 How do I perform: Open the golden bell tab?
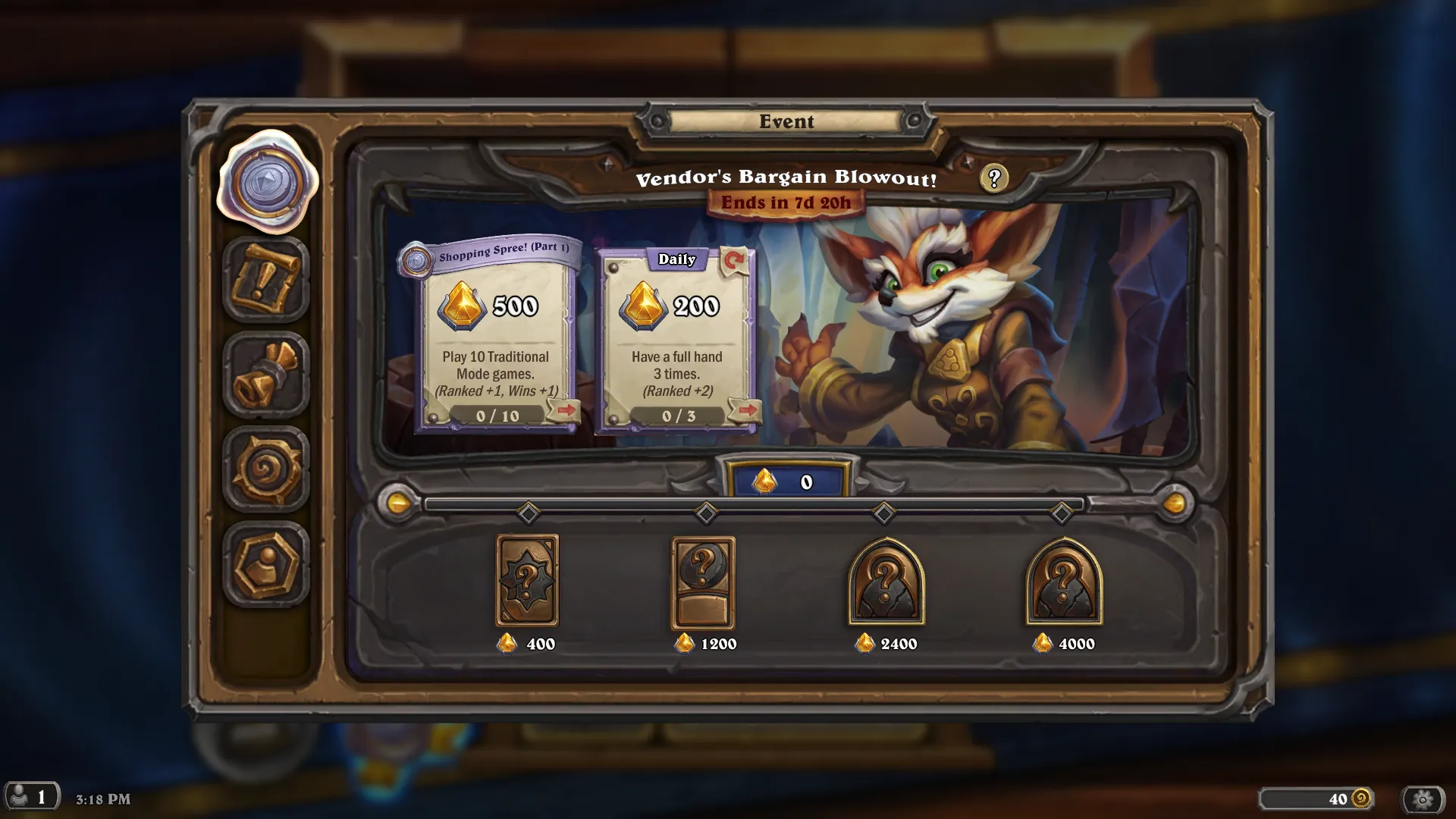tap(266, 375)
